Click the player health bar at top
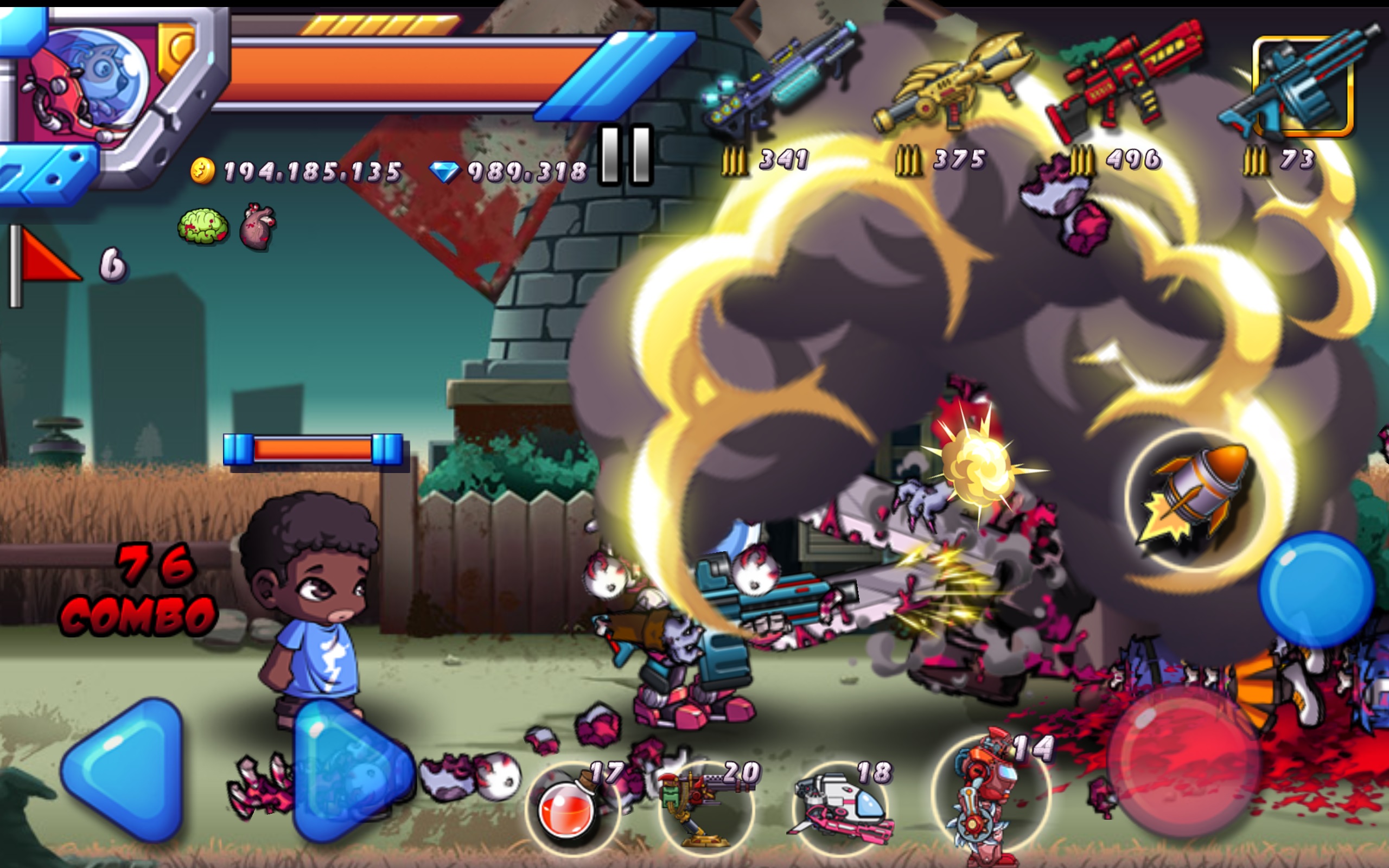This screenshot has width=1389, height=868. coord(402,75)
